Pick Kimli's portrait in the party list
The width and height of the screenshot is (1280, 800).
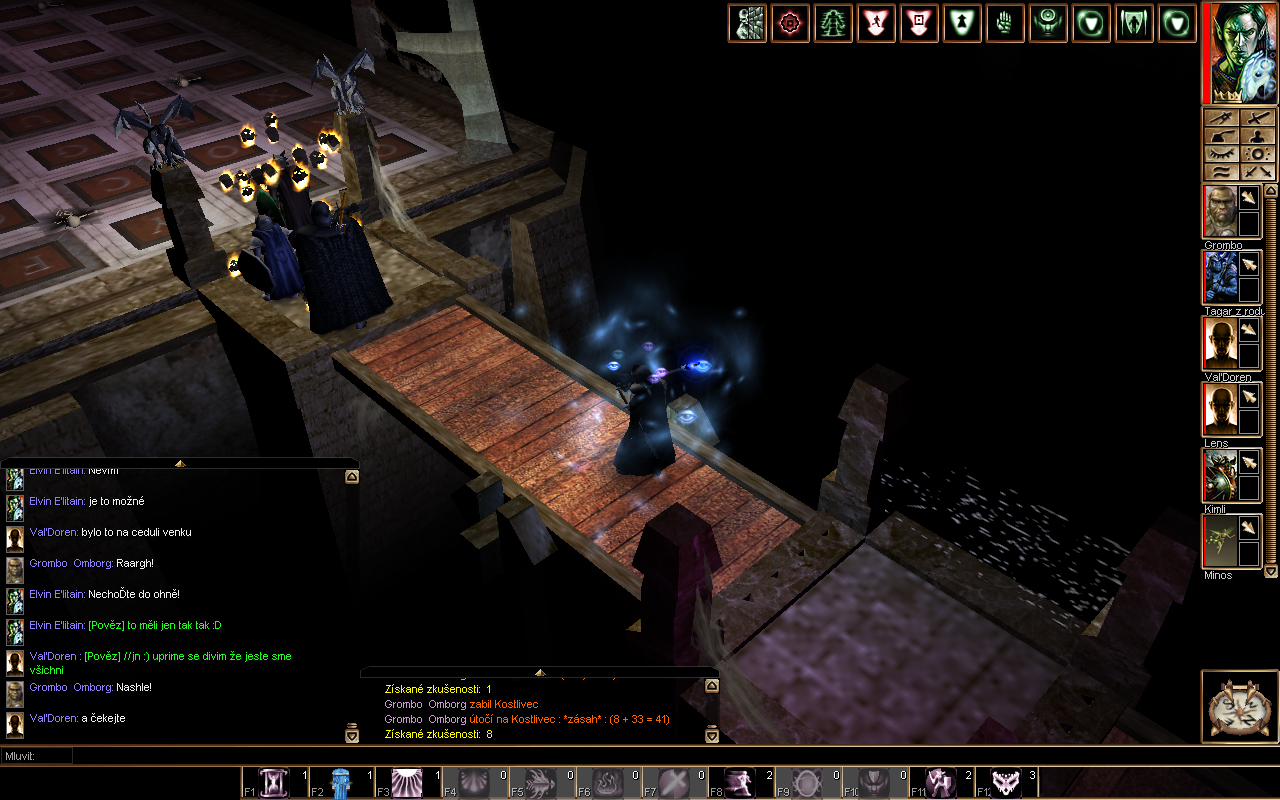click(1220, 475)
